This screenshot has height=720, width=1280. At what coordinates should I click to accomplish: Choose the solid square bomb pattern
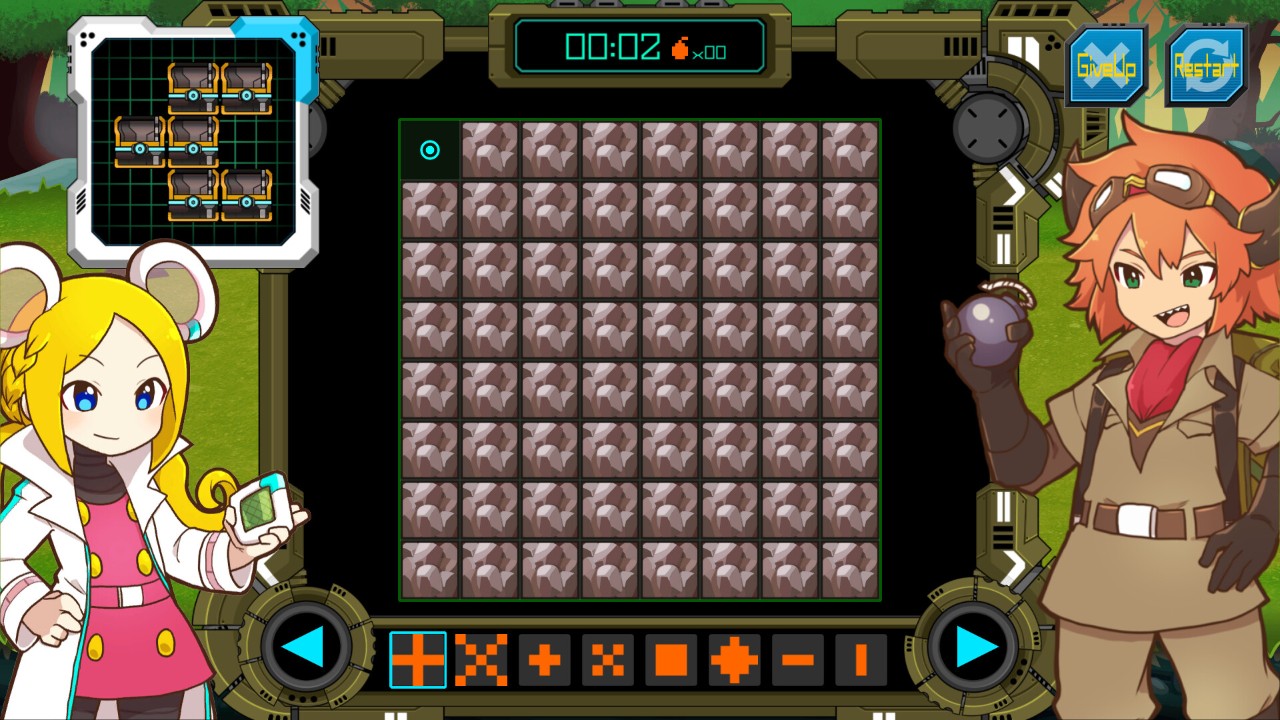click(x=671, y=660)
